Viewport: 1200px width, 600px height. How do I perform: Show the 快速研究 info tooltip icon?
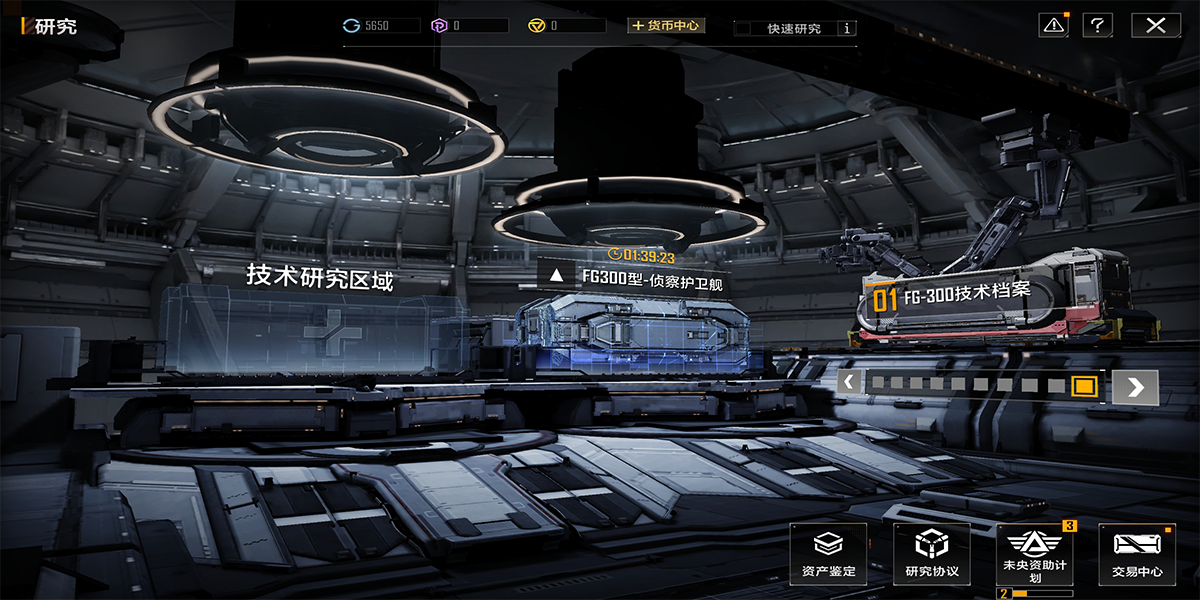(848, 29)
